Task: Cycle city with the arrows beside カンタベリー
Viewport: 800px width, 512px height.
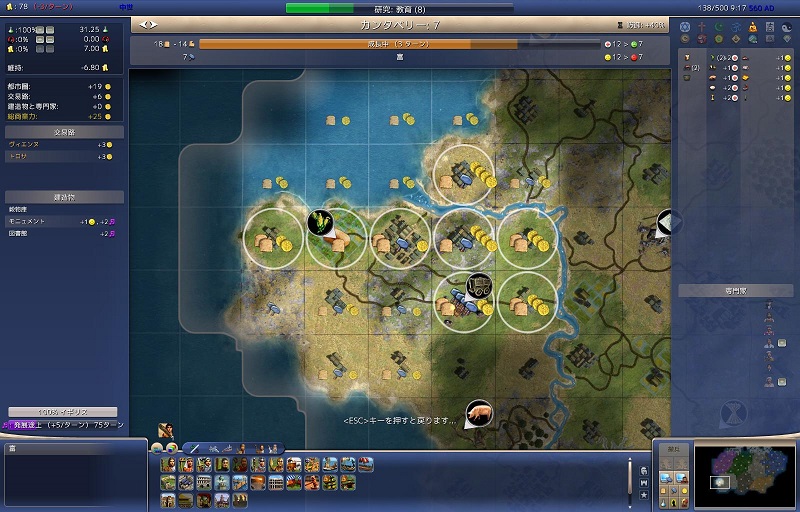Action: pyautogui.click(x=149, y=23)
